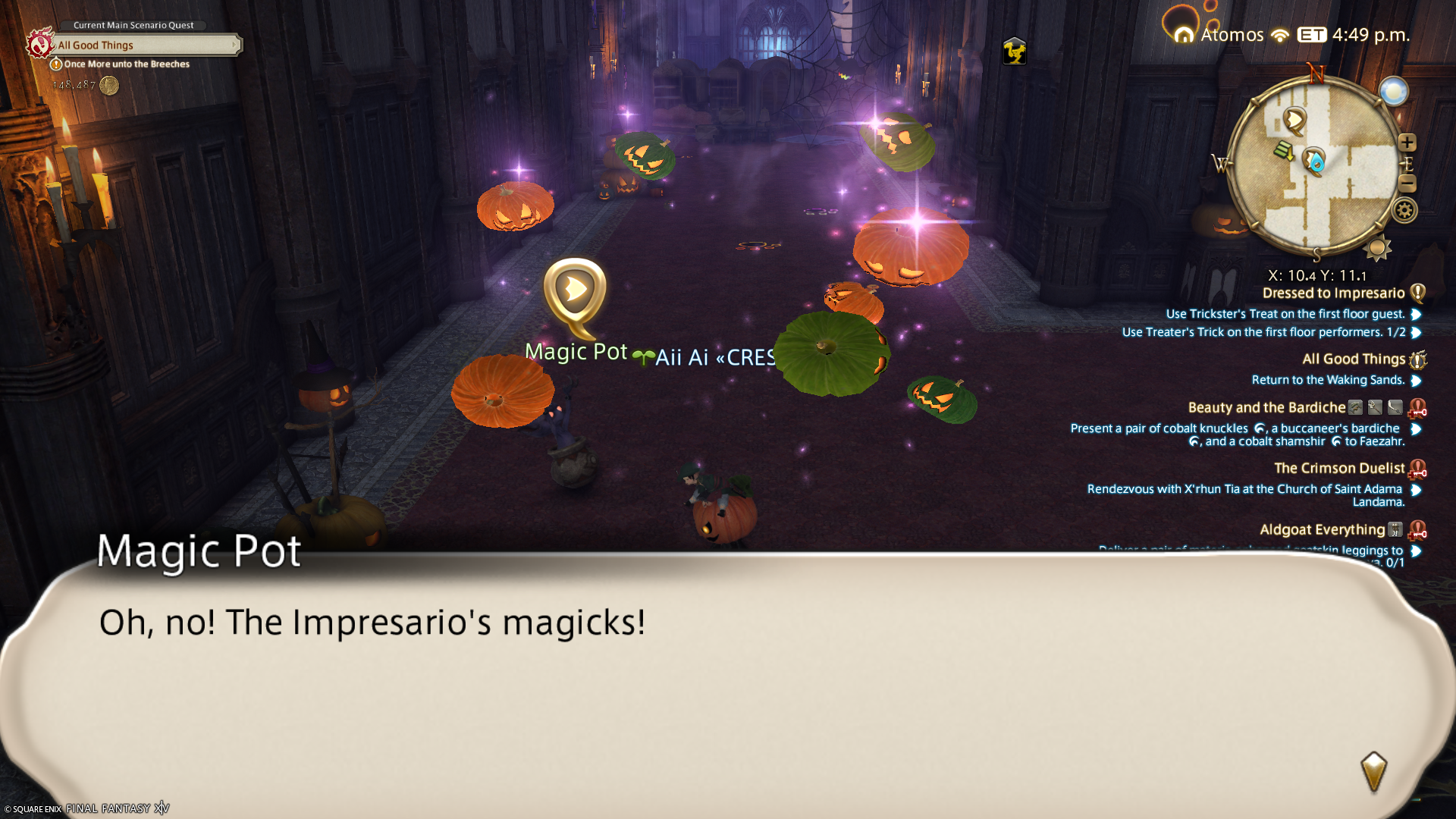1456x819 pixels.
Task: Click the sun icon below the minimap
Action: [x=1377, y=248]
